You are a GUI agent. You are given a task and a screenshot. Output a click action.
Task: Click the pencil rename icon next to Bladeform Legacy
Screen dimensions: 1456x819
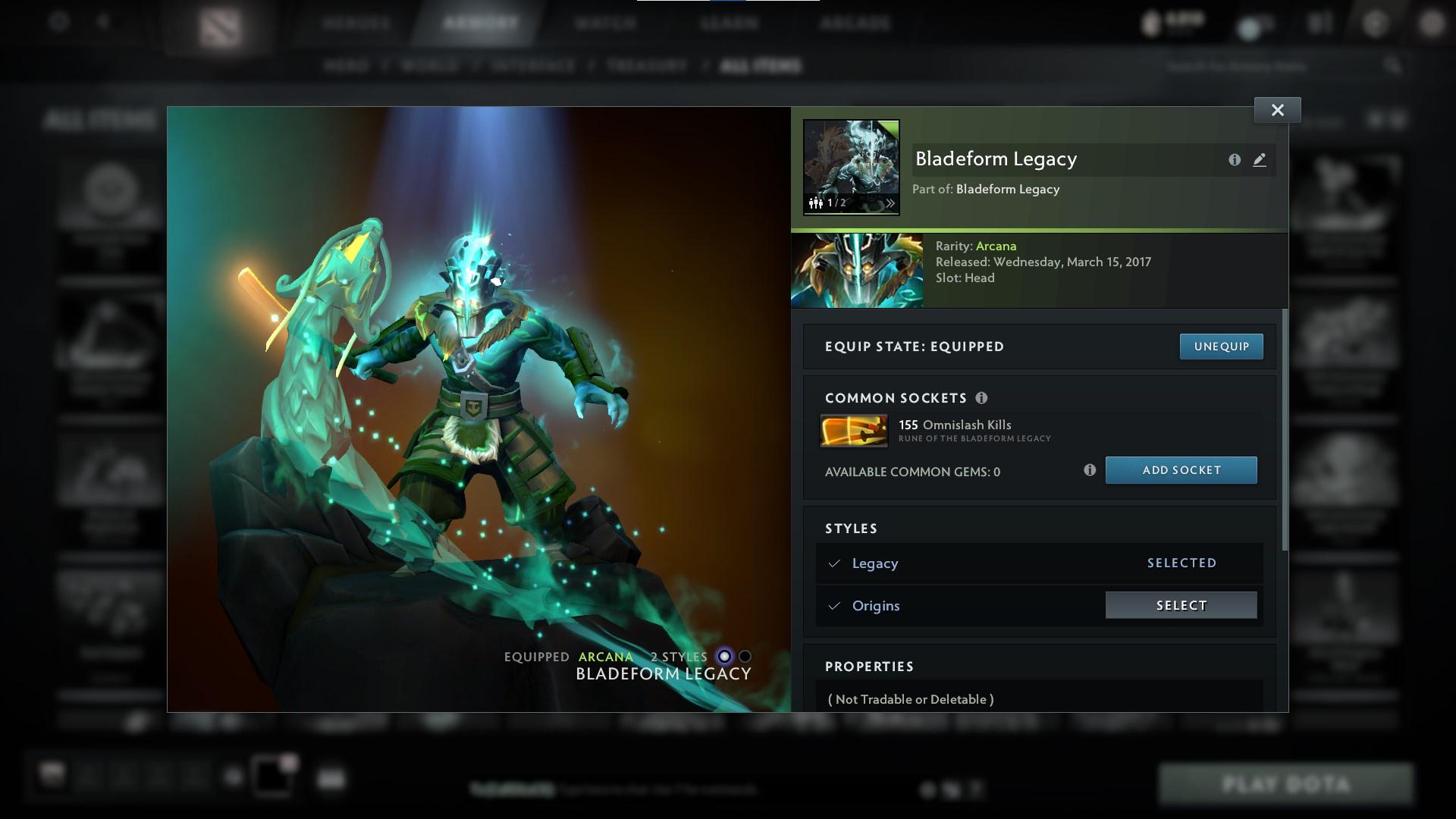pyautogui.click(x=1260, y=160)
